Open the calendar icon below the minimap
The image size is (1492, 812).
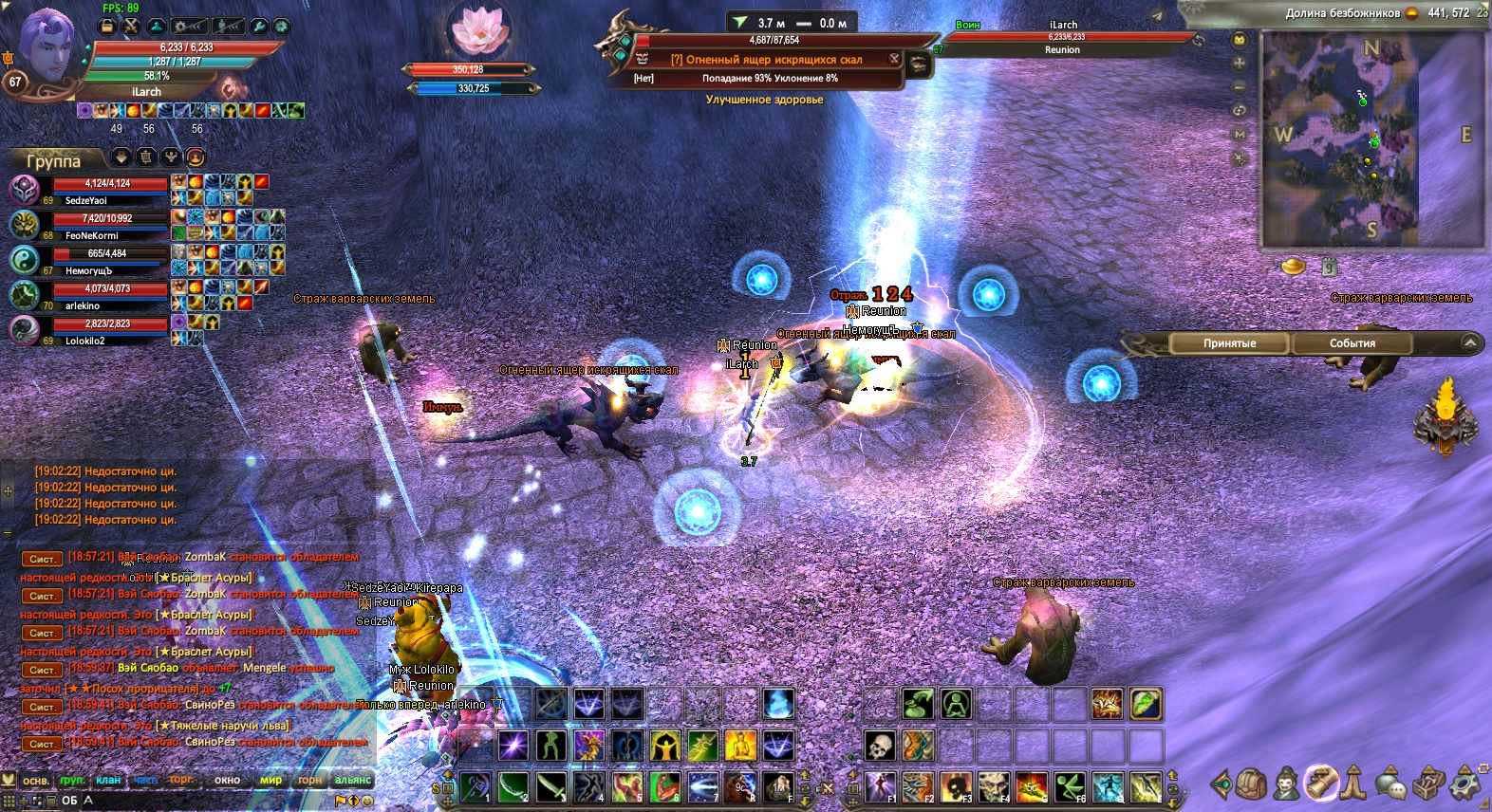[x=1330, y=268]
